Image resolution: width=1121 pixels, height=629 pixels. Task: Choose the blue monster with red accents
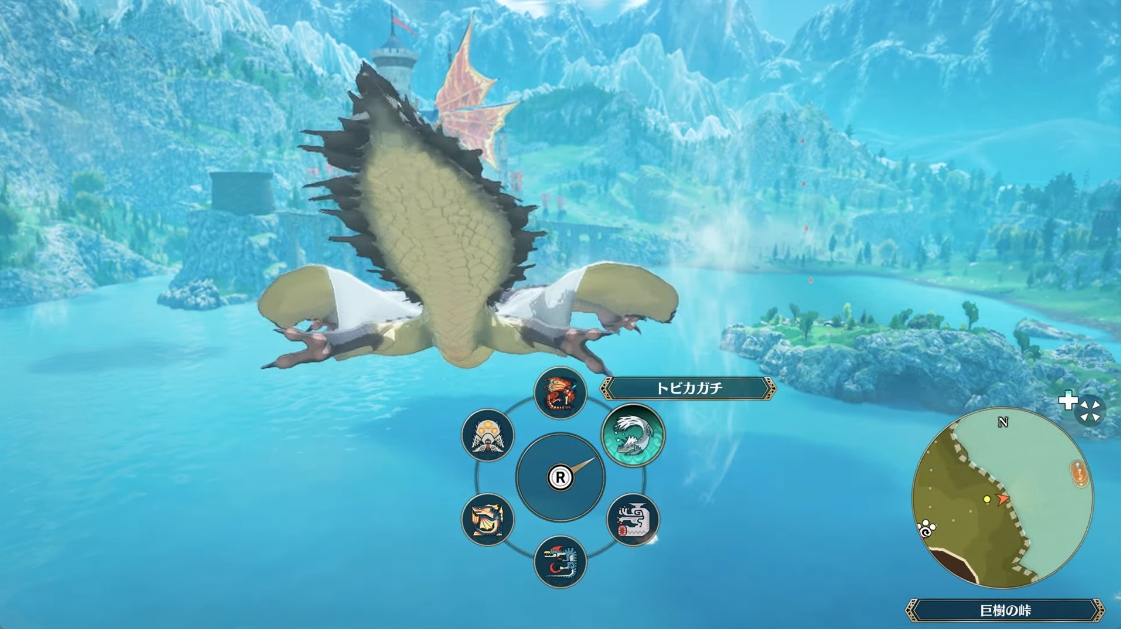pos(560,561)
